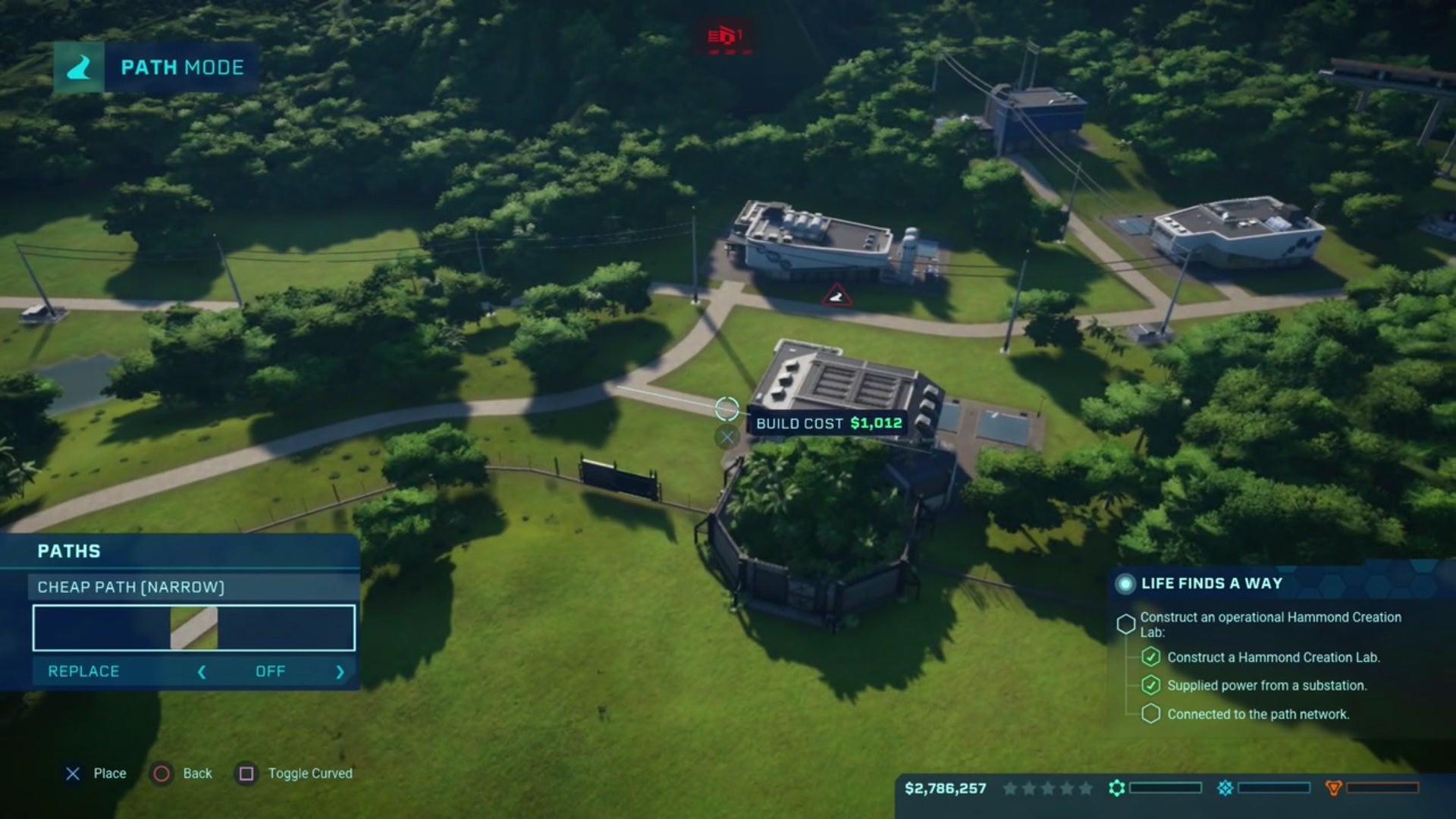Select the red truck alert icon

pos(725,36)
